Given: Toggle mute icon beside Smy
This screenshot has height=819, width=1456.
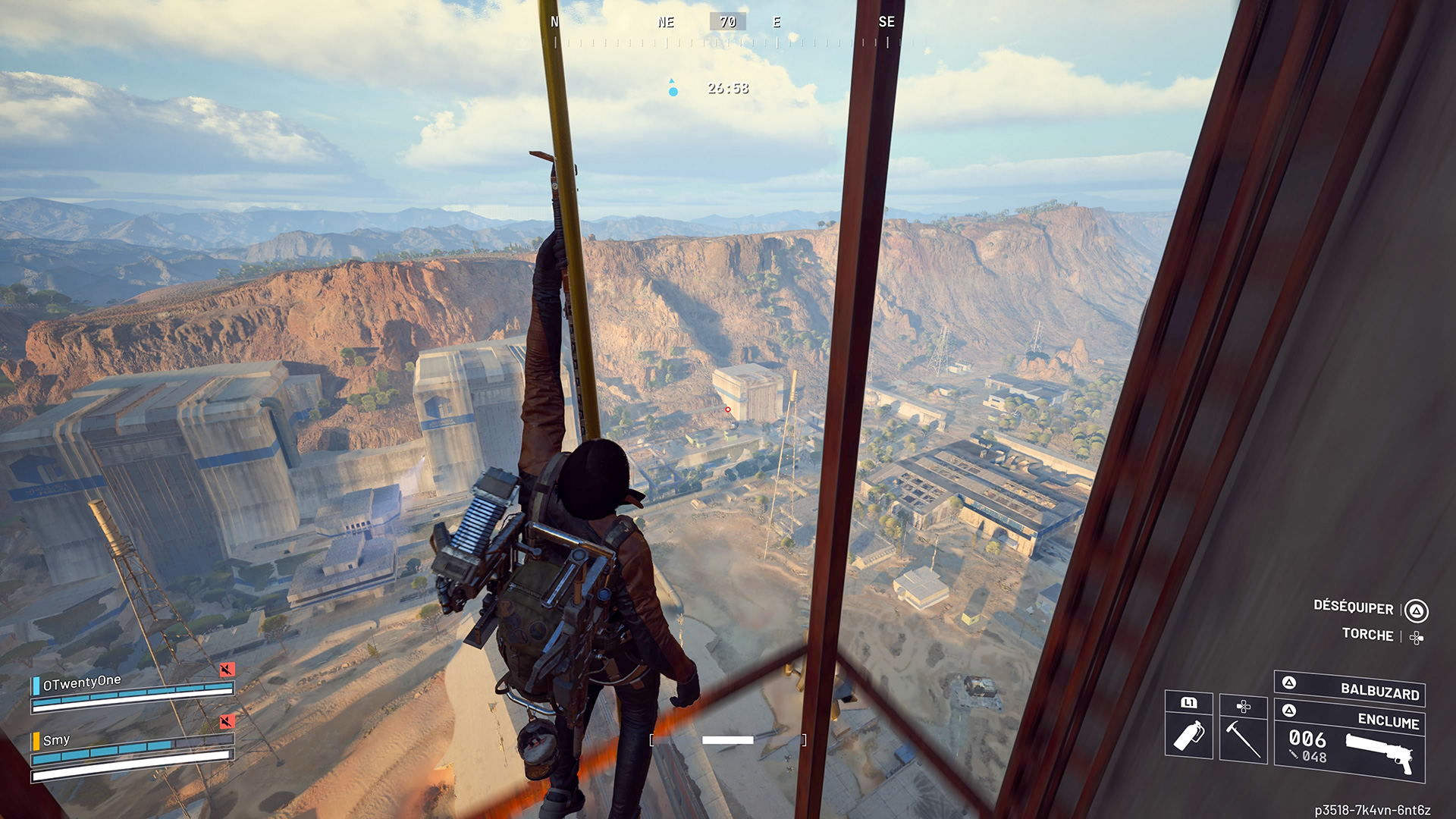Looking at the screenshot, I should point(227,721).
